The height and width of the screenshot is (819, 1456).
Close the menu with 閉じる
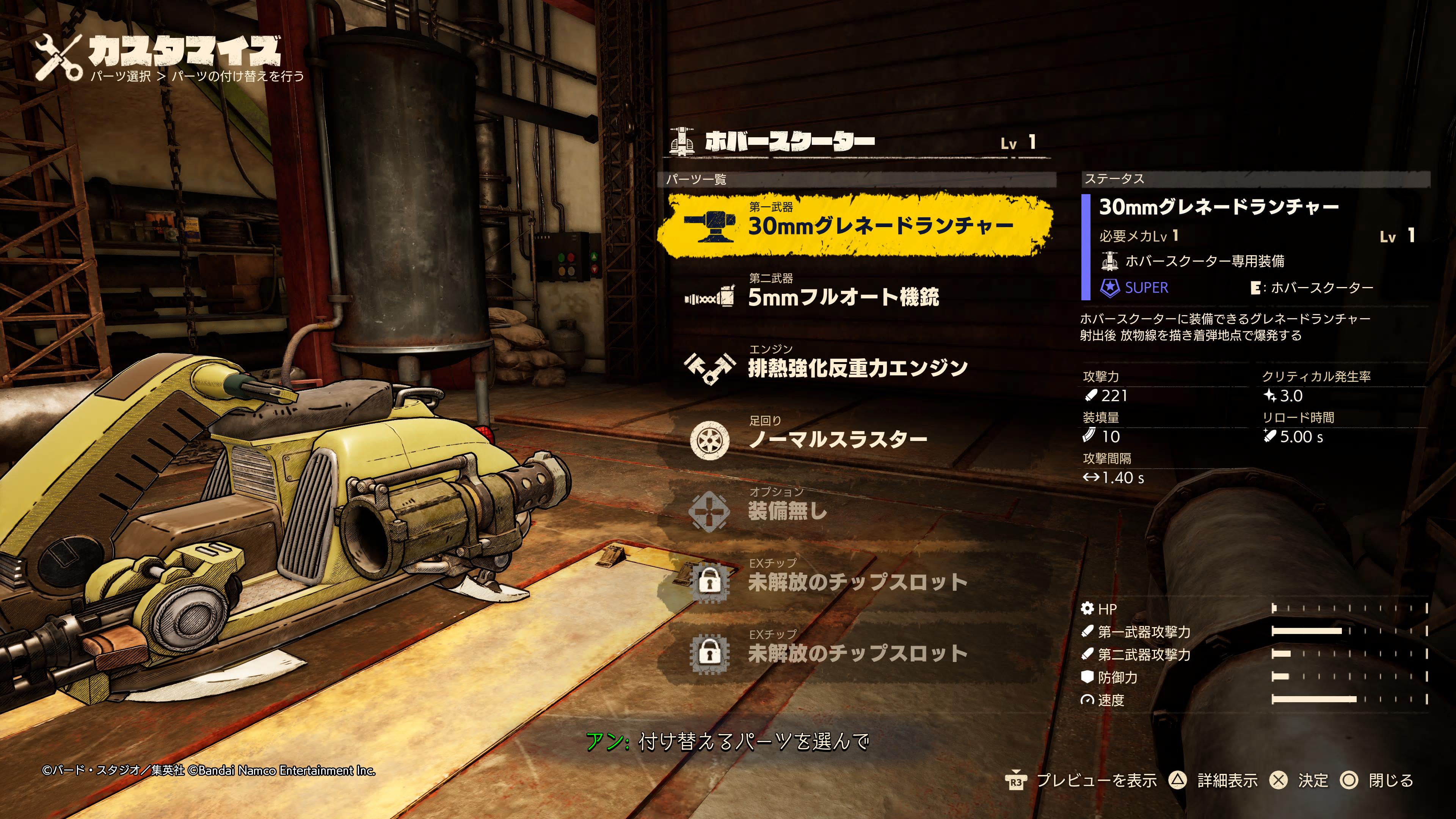click(1390, 781)
